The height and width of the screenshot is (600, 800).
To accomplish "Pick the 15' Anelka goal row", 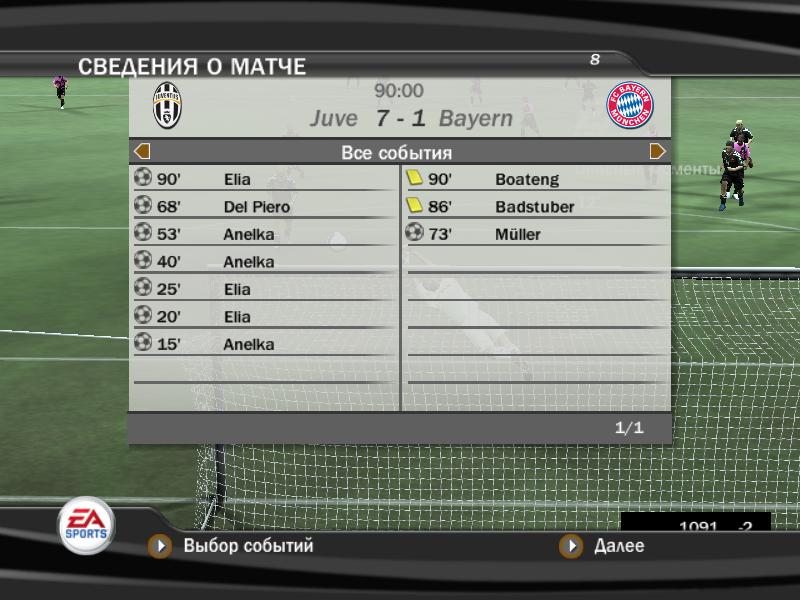I will (264, 345).
